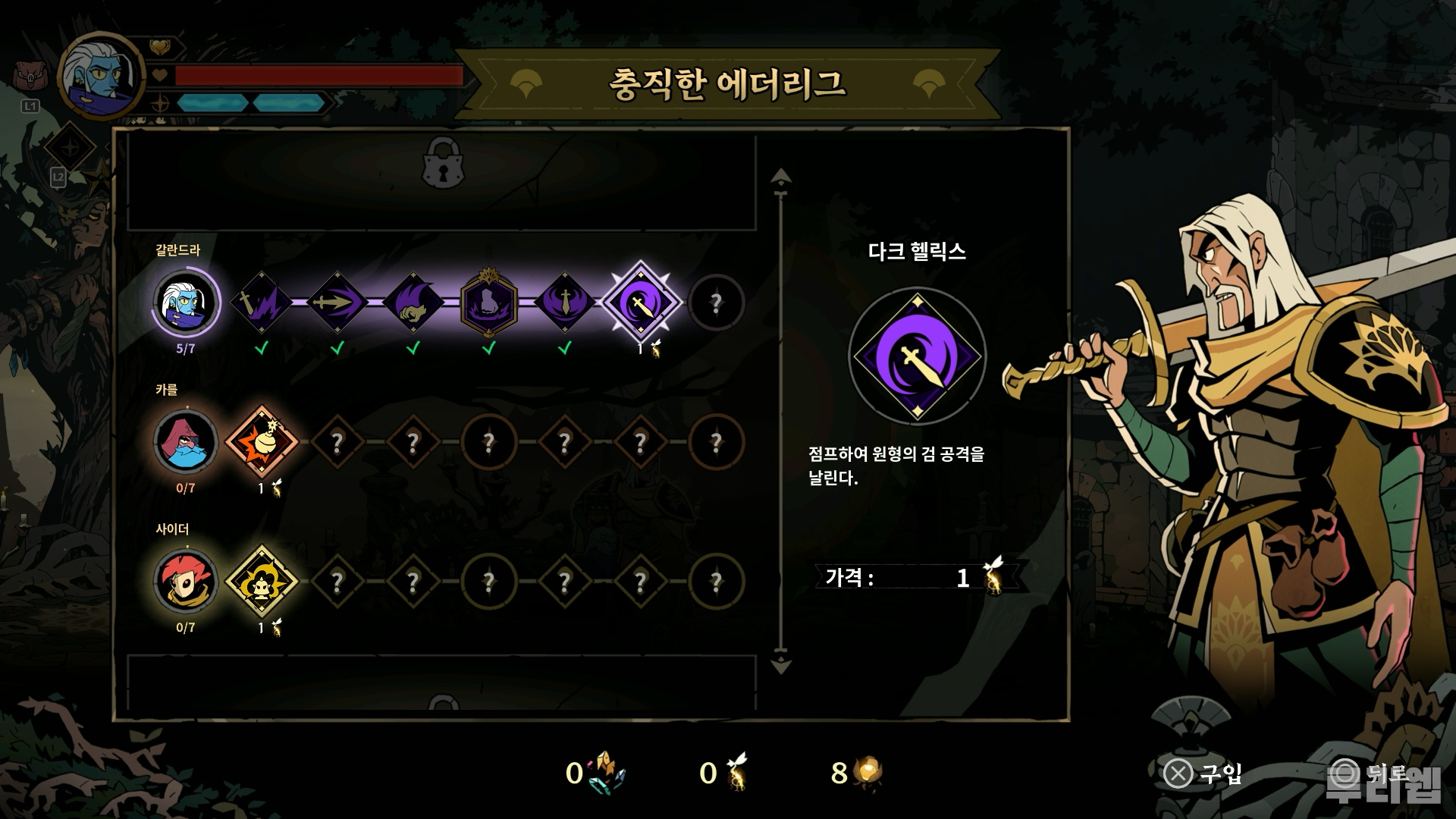The height and width of the screenshot is (819, 1456).
Task: Select the 카를 character portrait
Action: coord(186,441)
